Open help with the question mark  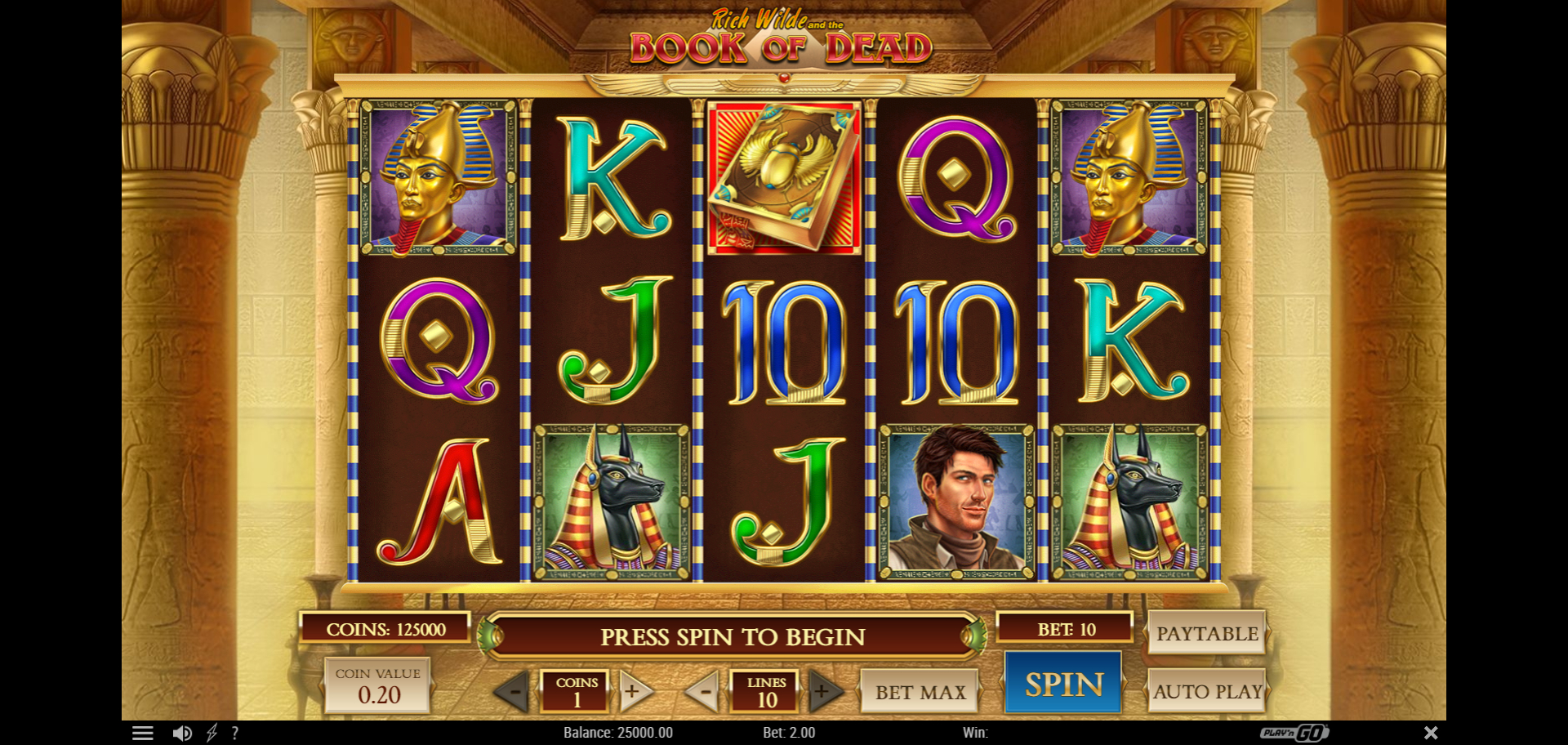235,733
